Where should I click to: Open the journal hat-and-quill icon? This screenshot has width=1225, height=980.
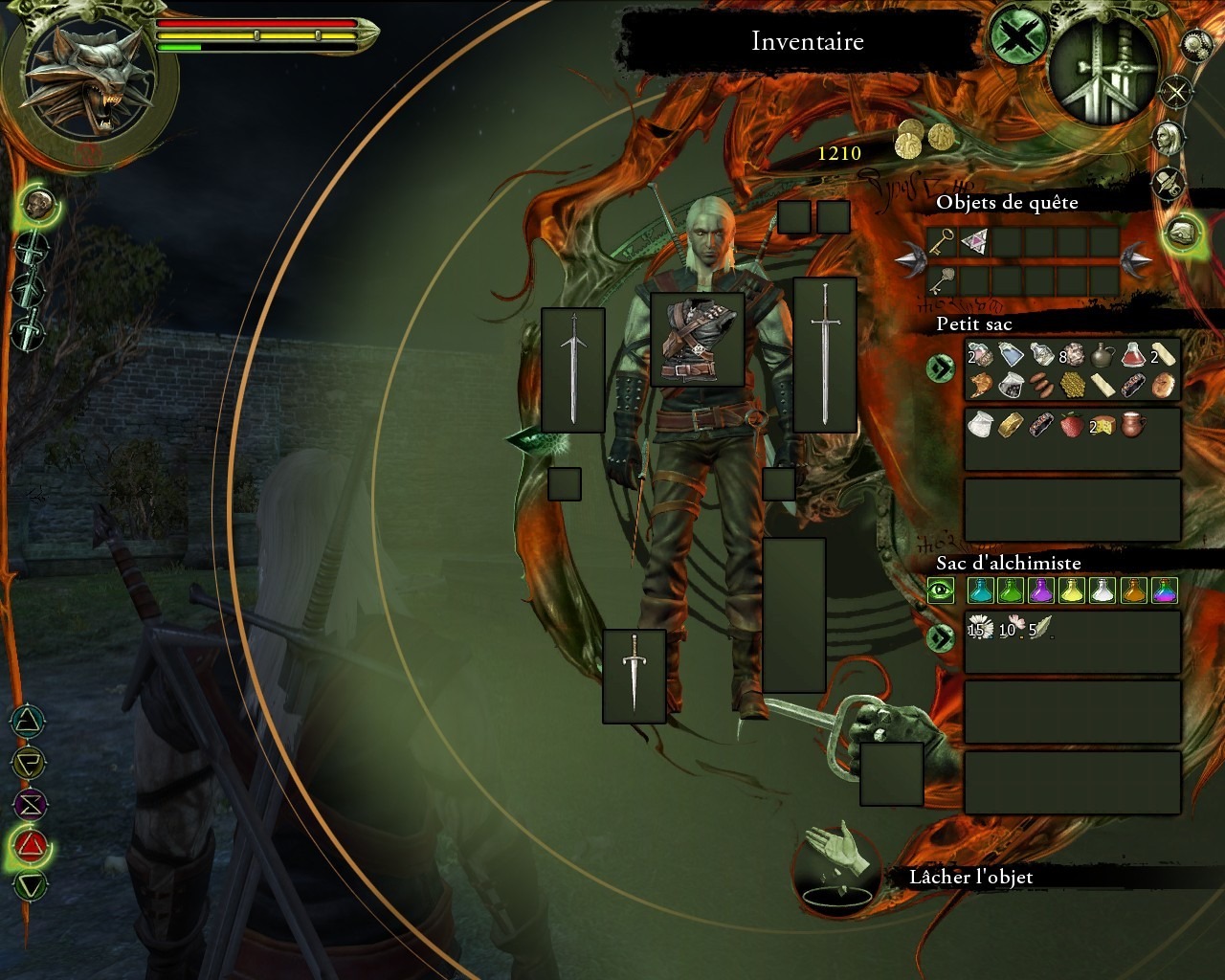1168,183
